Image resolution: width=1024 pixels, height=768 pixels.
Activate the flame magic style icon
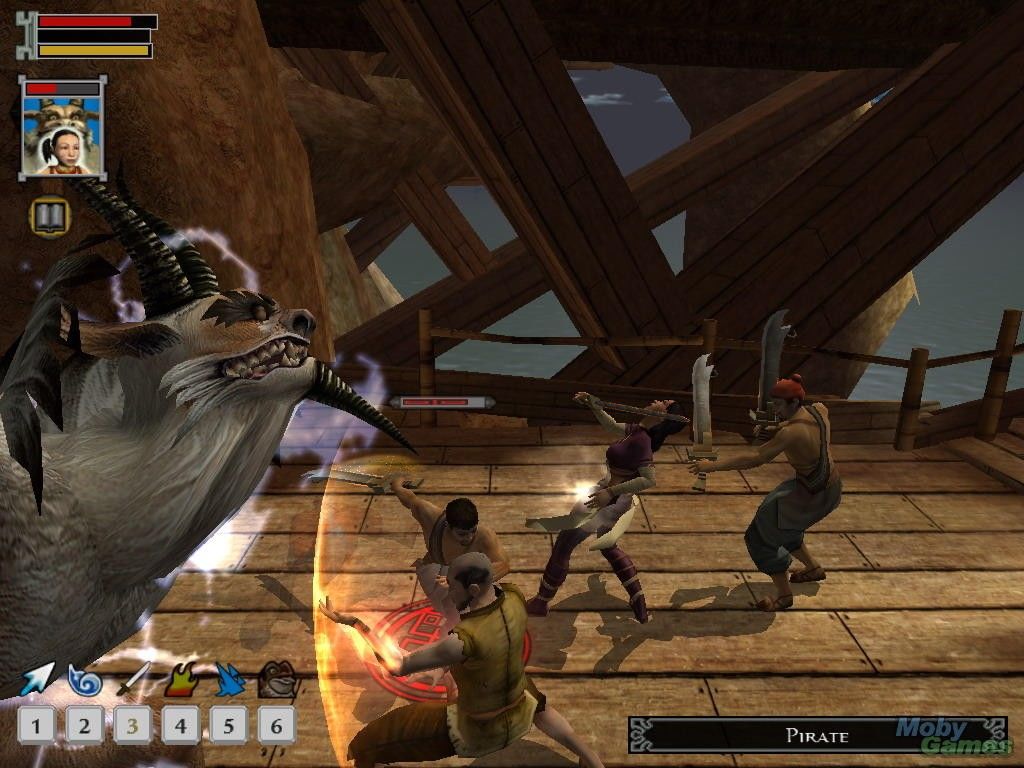[180, 679]
